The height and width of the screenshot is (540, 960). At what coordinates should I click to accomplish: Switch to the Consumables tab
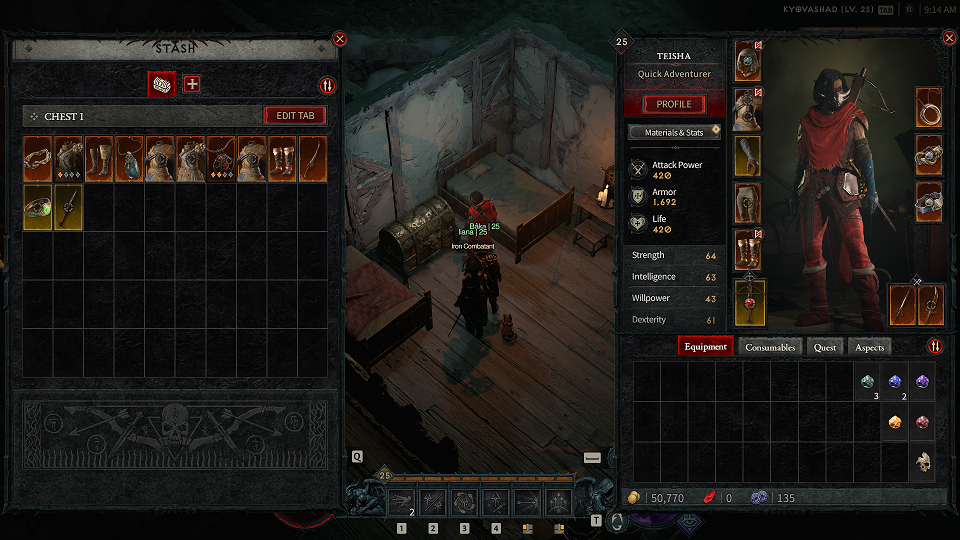[770, 347]
